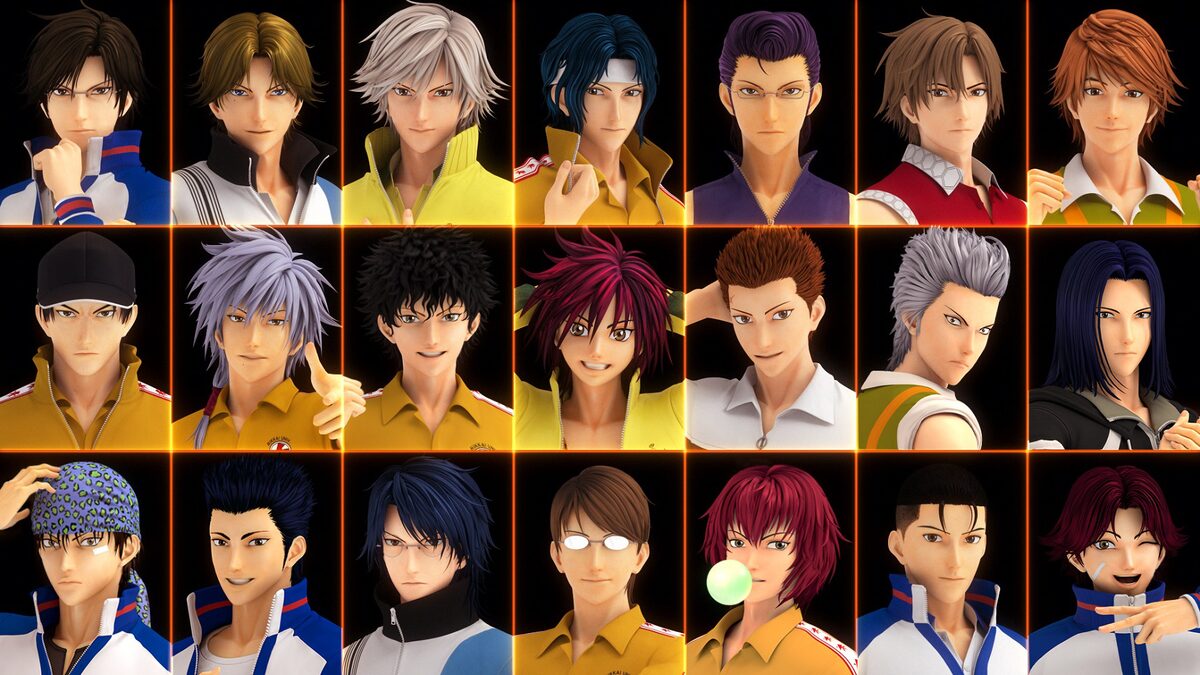
Task: Select the gray-haired character looking sideways
Action: tap(941, 338)
